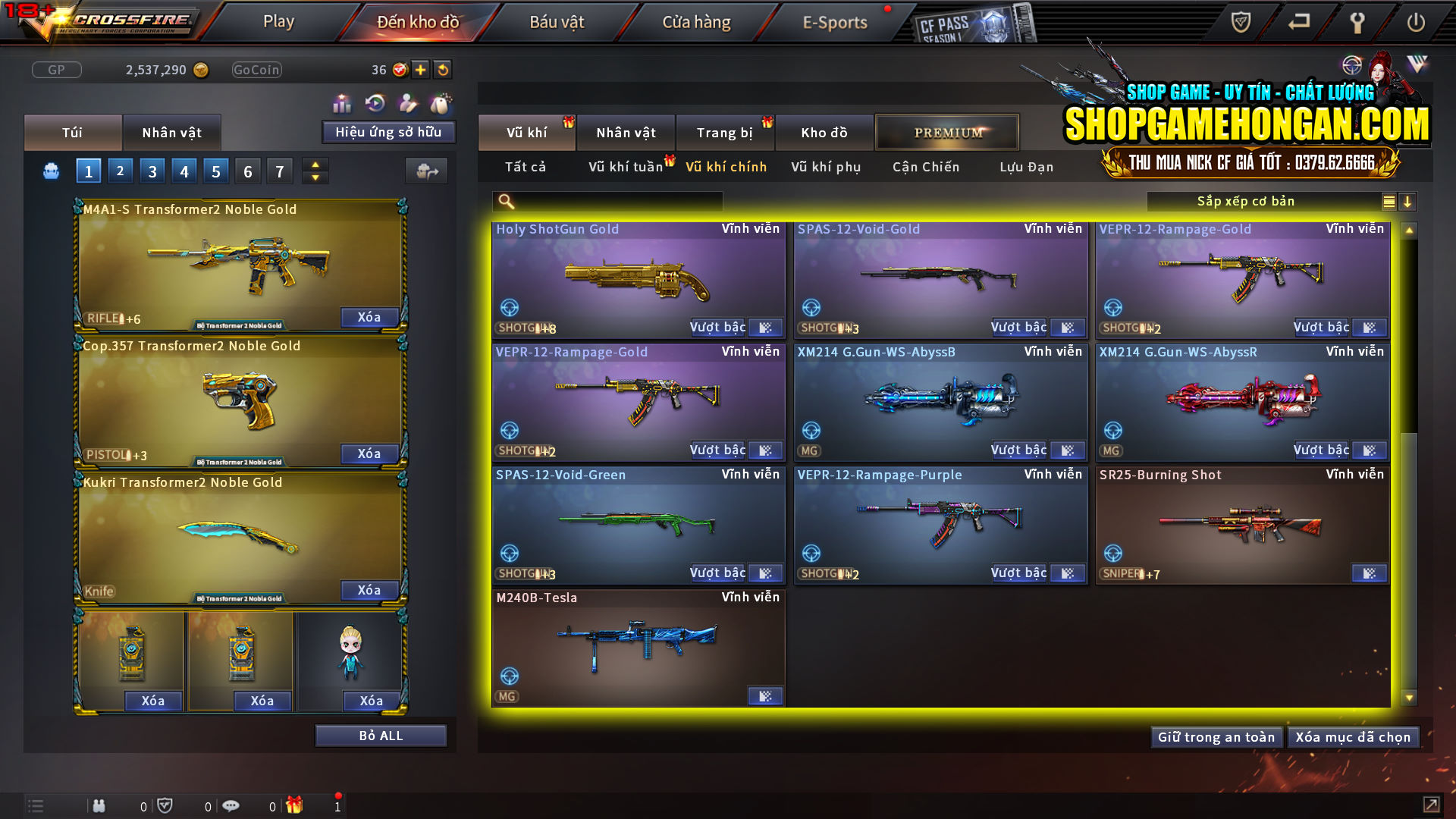1456x819 pixels.
Task: Click the wrench icon in the top-right corner
Action: [x=1357, y=22]
